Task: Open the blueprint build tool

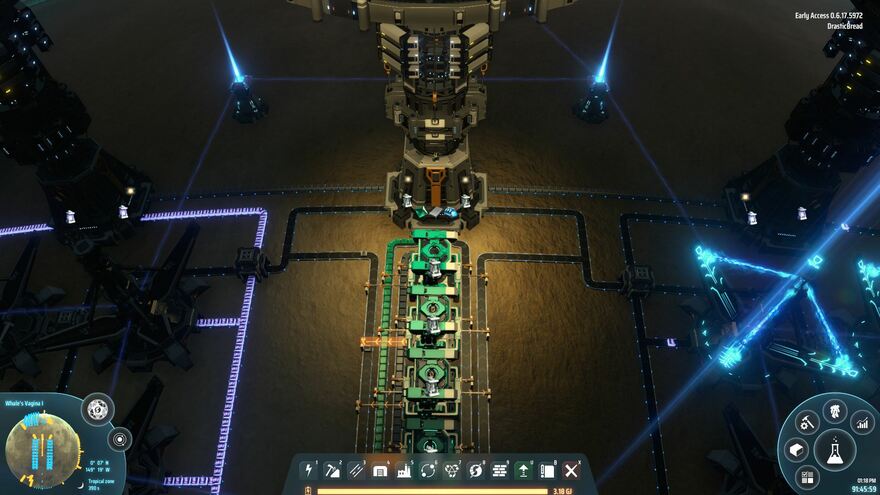Action: (548, 470)
